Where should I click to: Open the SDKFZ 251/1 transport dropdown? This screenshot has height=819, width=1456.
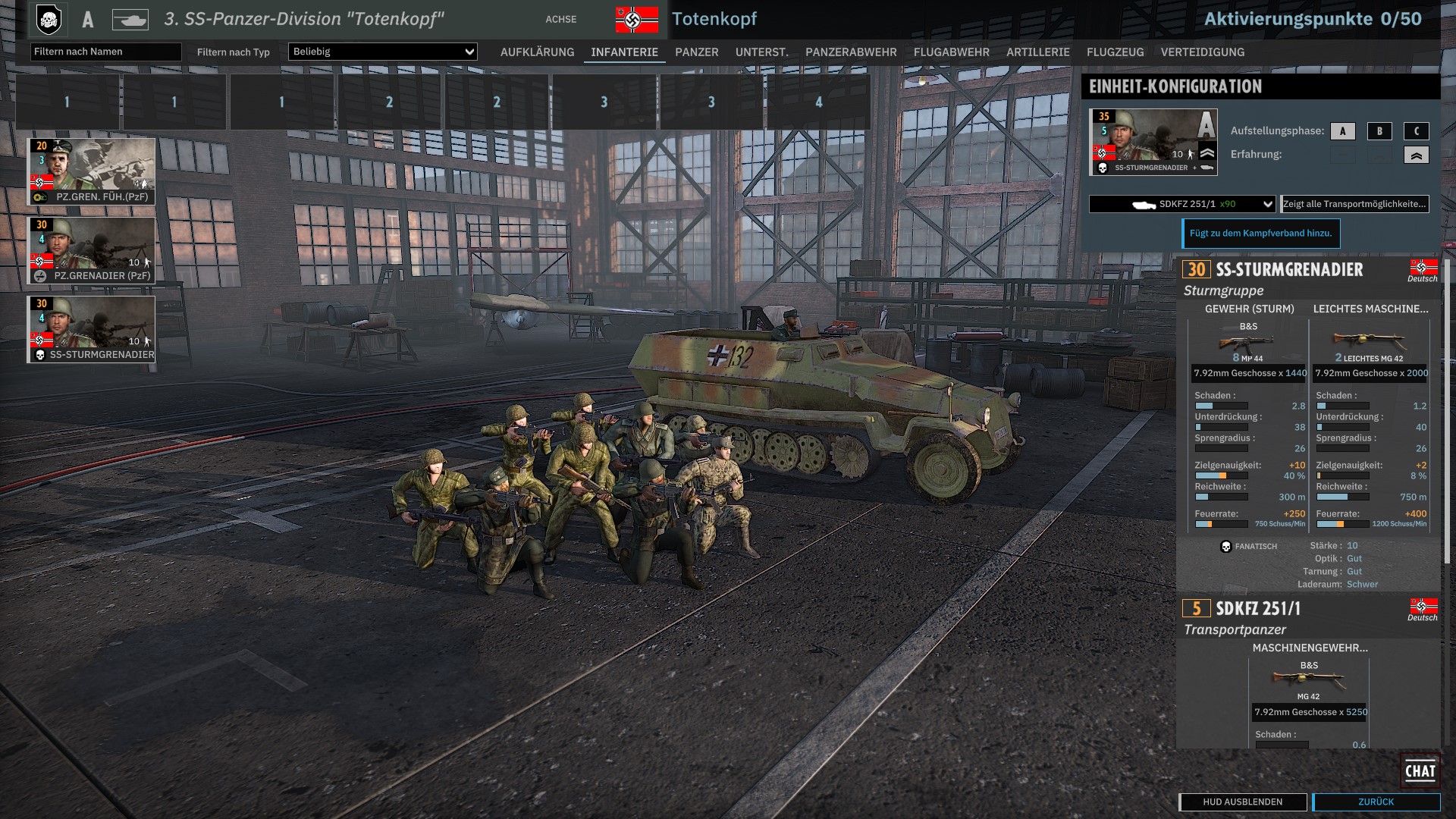pyautogui.click(x=1181, y=204)
